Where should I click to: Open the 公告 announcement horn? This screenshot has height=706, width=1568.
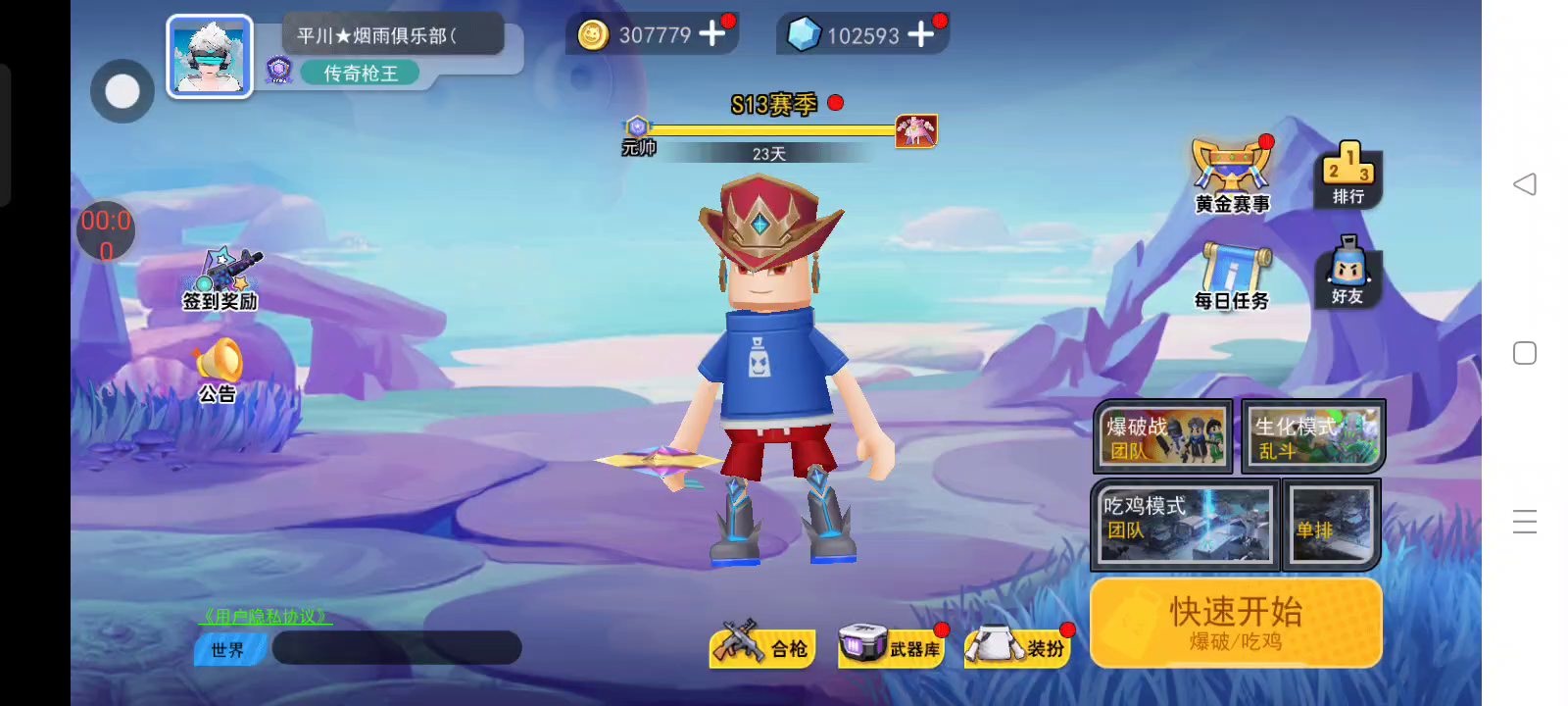219,370
